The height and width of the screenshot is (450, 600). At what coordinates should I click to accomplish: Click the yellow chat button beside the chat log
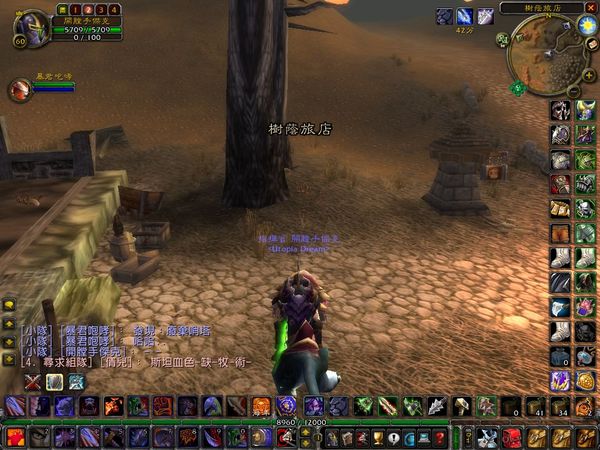coord(9,305)
